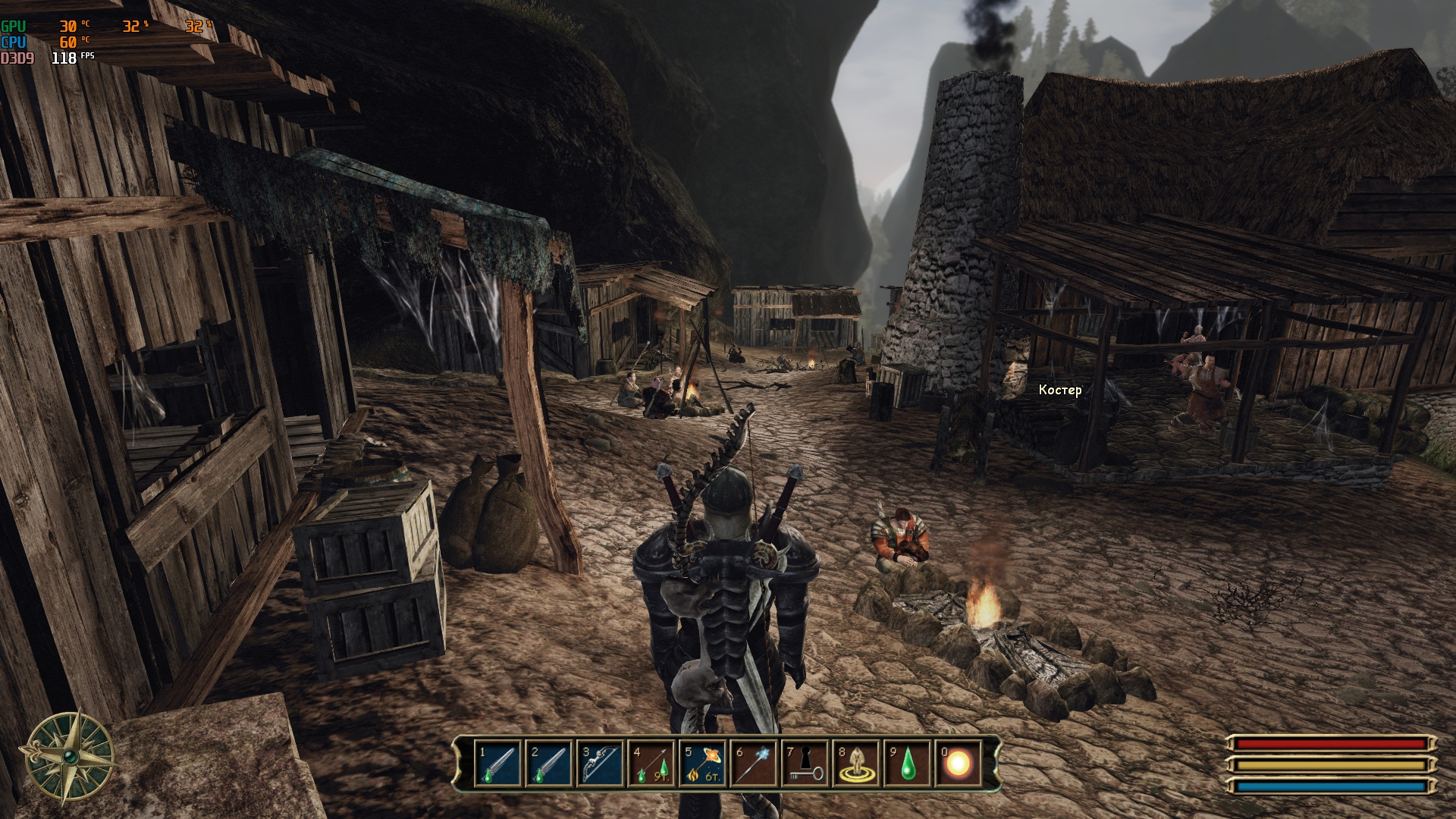Select the bow in the hotbar

pos(601,763)
